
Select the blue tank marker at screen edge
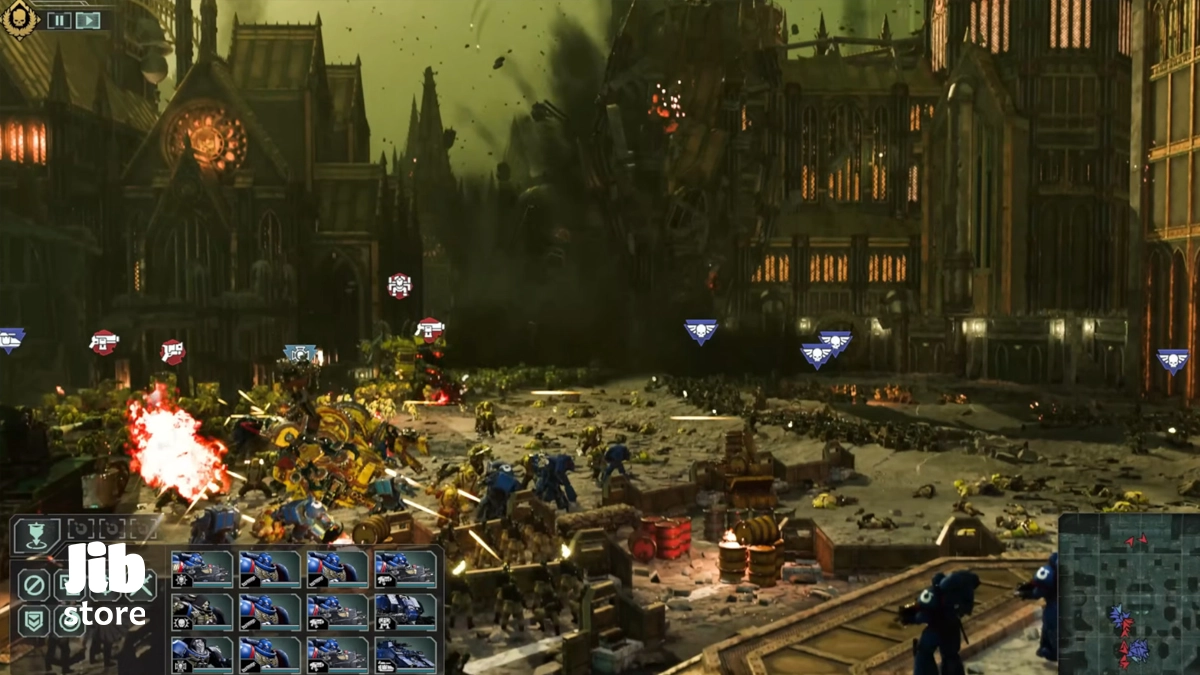click(x=9, y=340)
